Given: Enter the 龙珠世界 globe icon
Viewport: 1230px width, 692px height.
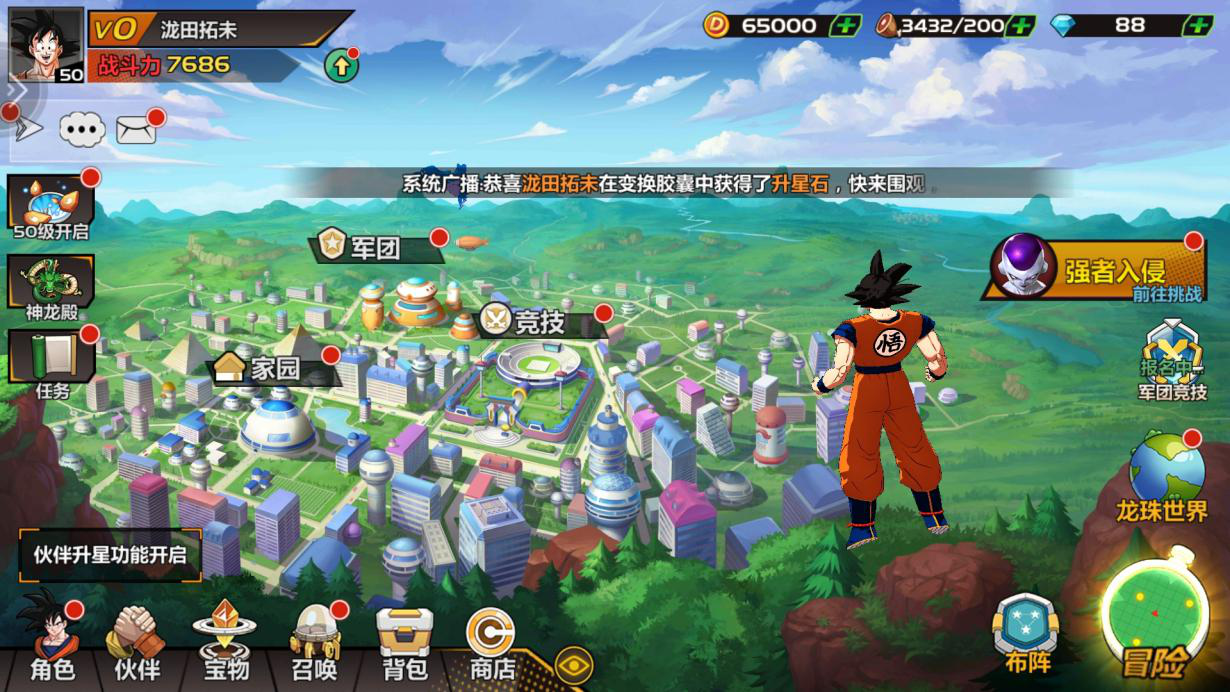Looking at the screenshot, I should click(1166, 476).
